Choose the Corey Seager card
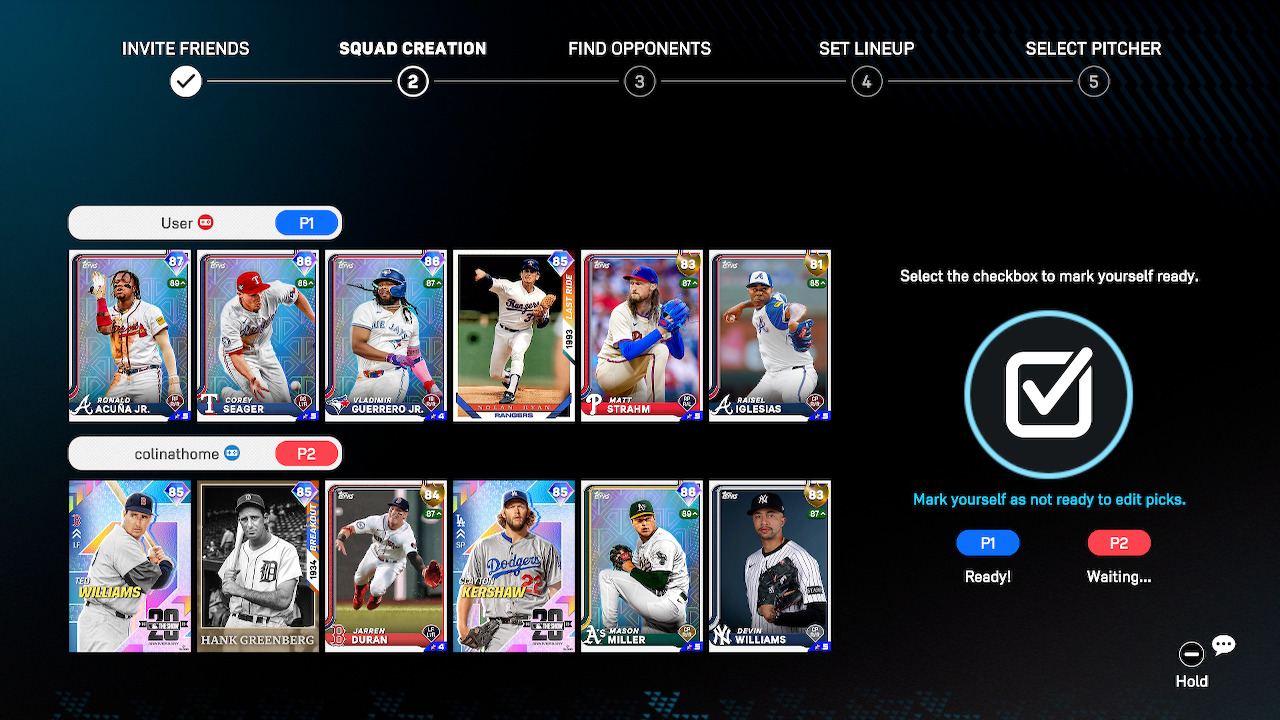1280x720 pixels. click(258, 336)
